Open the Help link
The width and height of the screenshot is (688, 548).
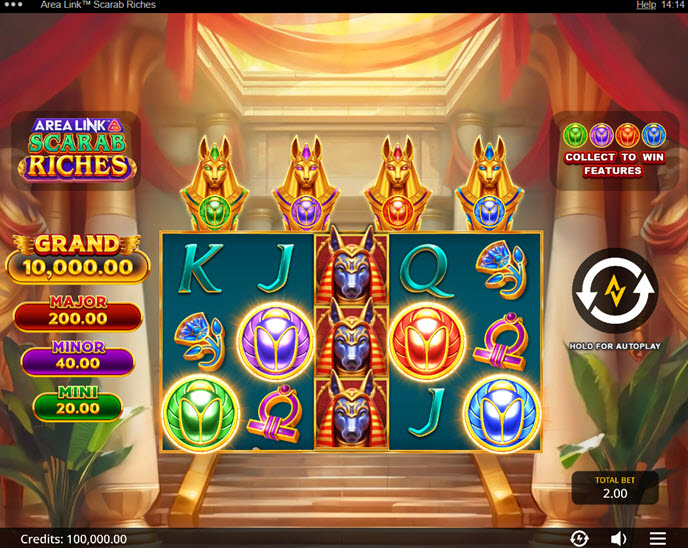pyautogui.click(x=646, y=5)
